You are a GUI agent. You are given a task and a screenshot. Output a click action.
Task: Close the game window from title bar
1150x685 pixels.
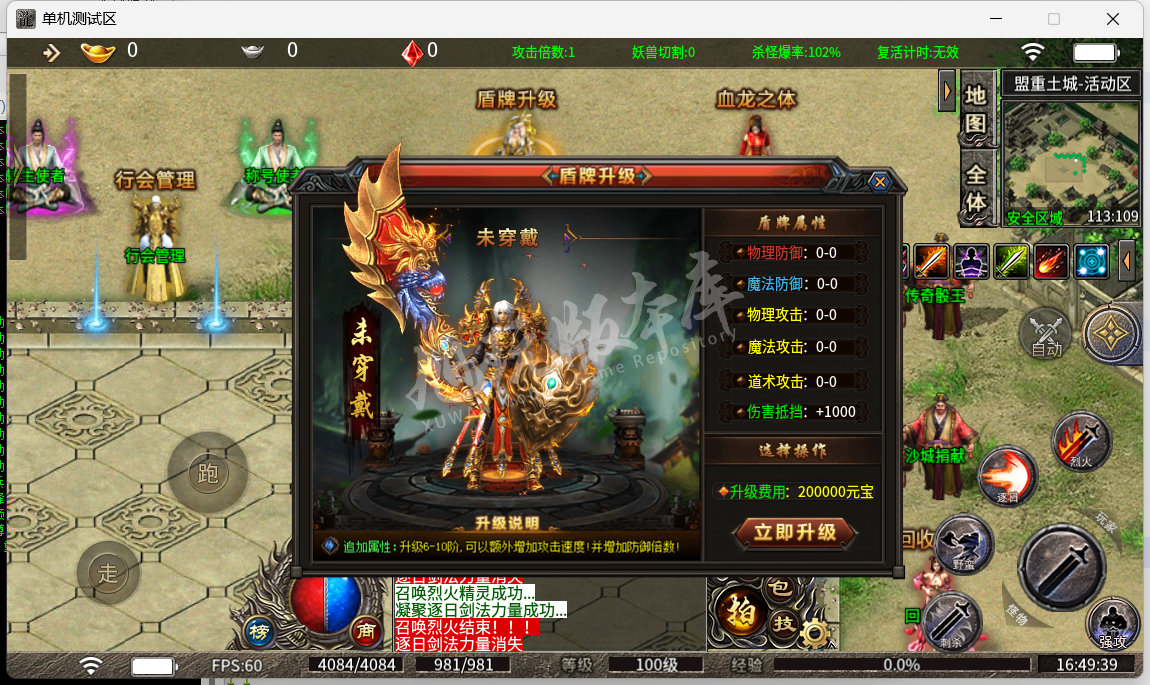tap(1112, 19)
